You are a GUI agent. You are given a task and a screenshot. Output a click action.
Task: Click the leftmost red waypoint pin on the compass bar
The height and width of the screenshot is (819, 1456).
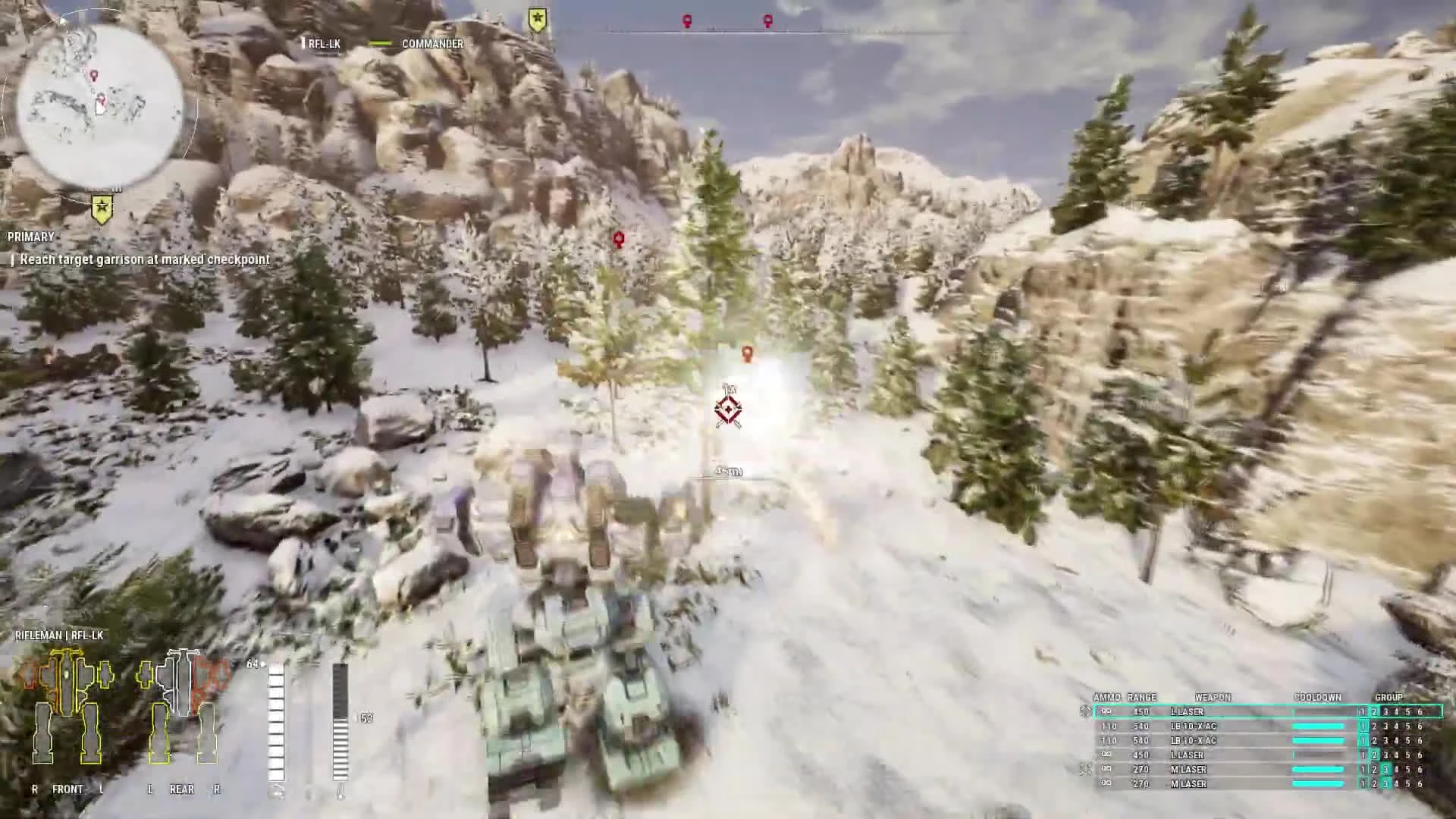click(686, 20)
